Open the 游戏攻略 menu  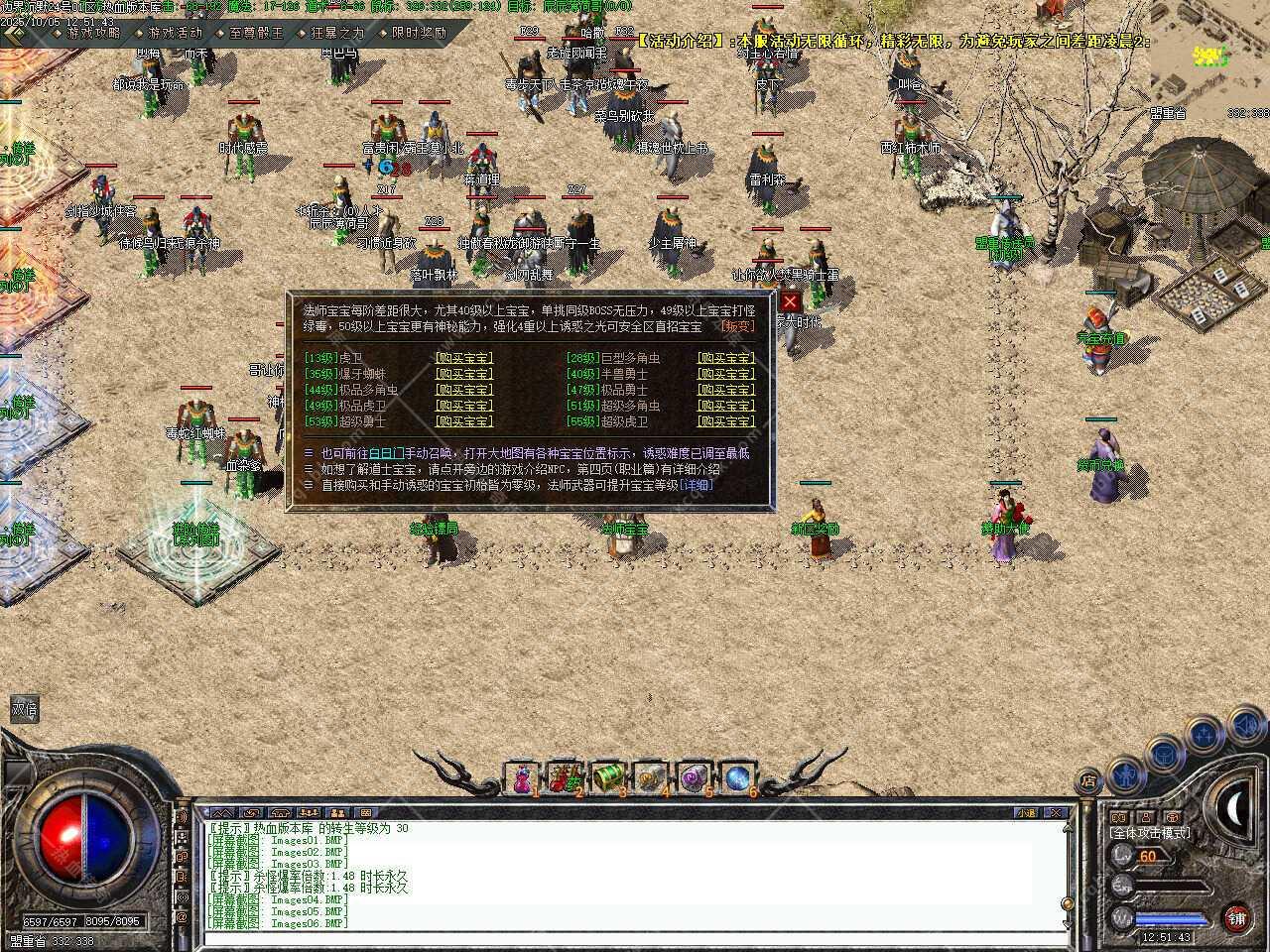(93, 32)
